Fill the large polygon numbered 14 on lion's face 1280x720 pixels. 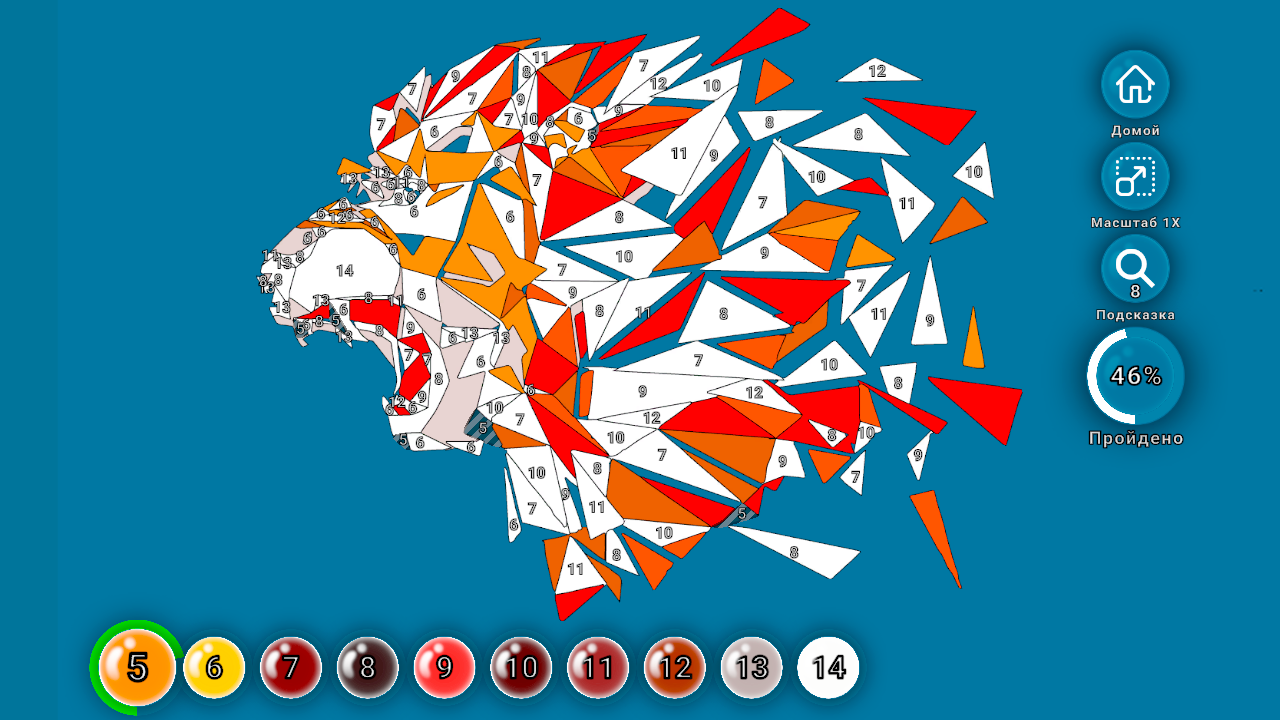(x=345, y=268)
